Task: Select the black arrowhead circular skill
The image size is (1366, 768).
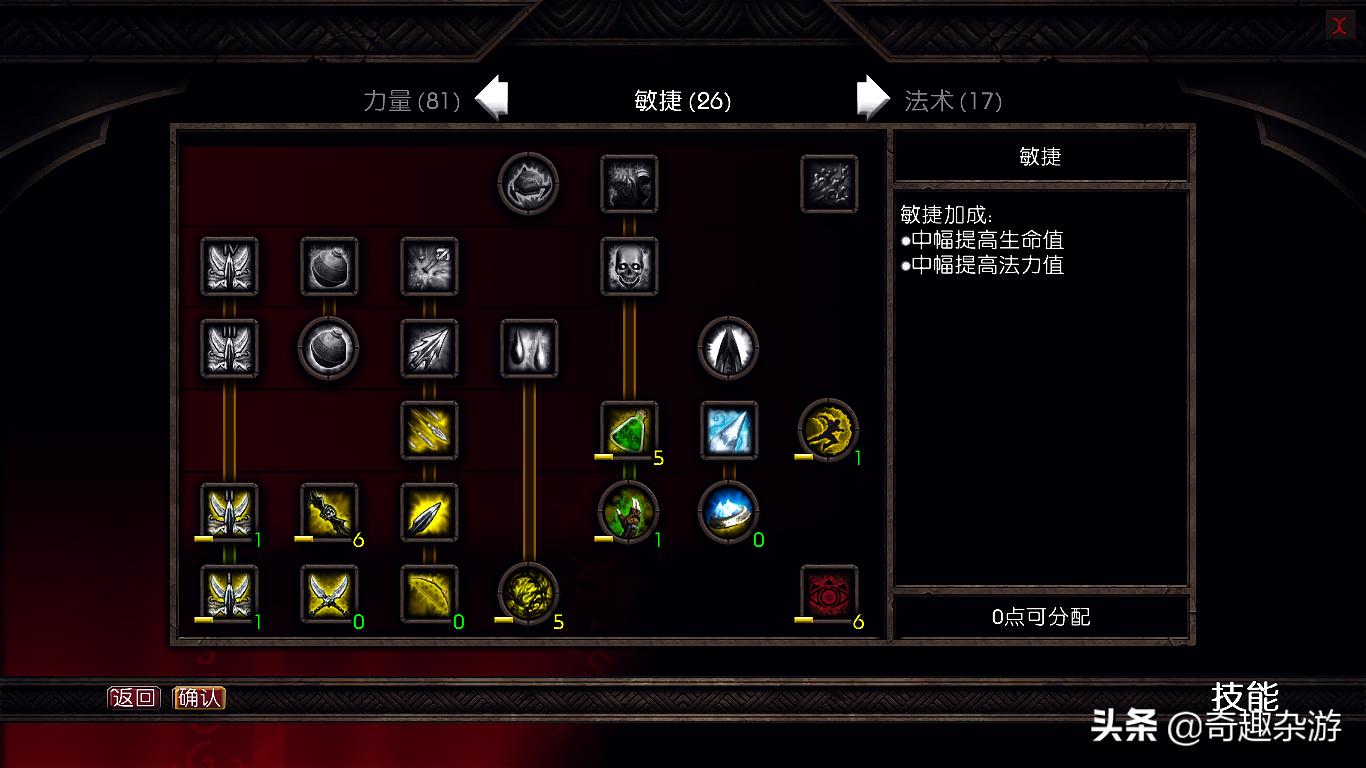Action: click(729, 348)
